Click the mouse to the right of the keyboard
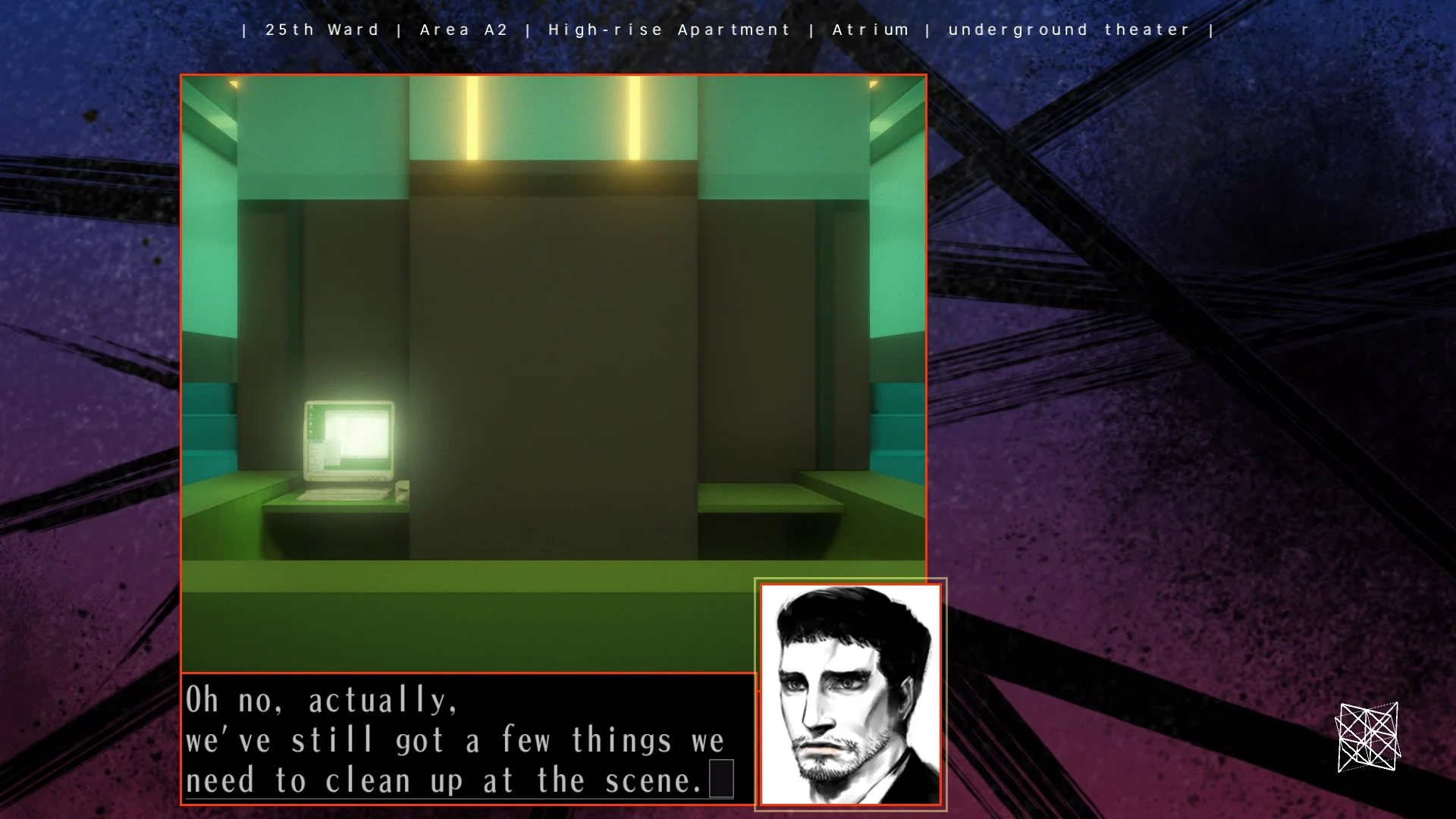Screen dimensions: 1456x819 401,493
